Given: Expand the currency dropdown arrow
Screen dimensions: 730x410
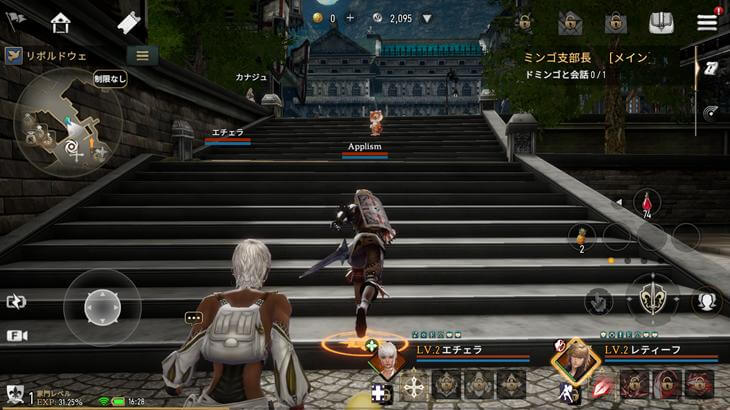Looking at the screenshot, I should click(x=427, y=18).
